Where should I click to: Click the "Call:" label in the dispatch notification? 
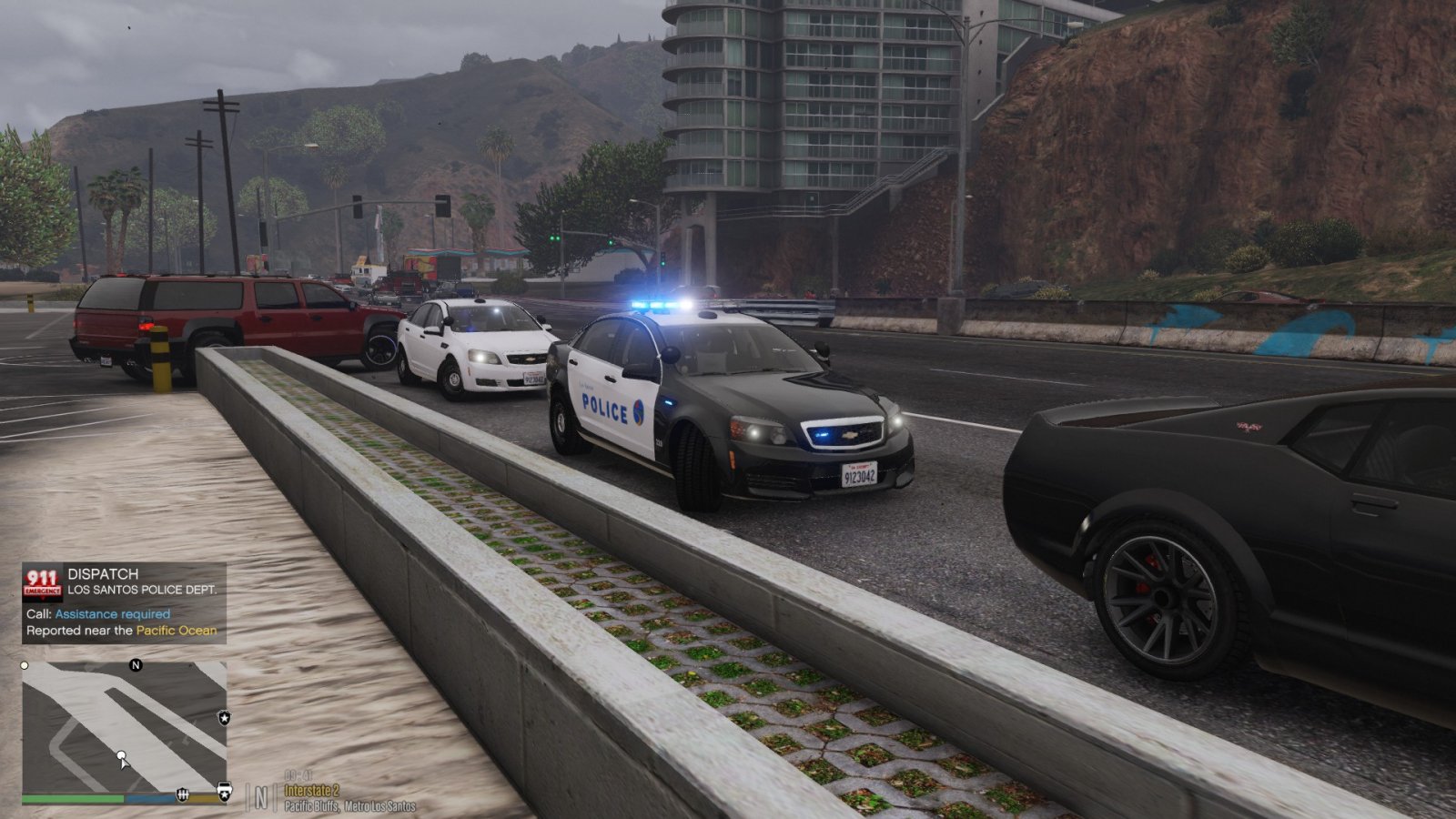pyautogui.click(x=38, y=614)
